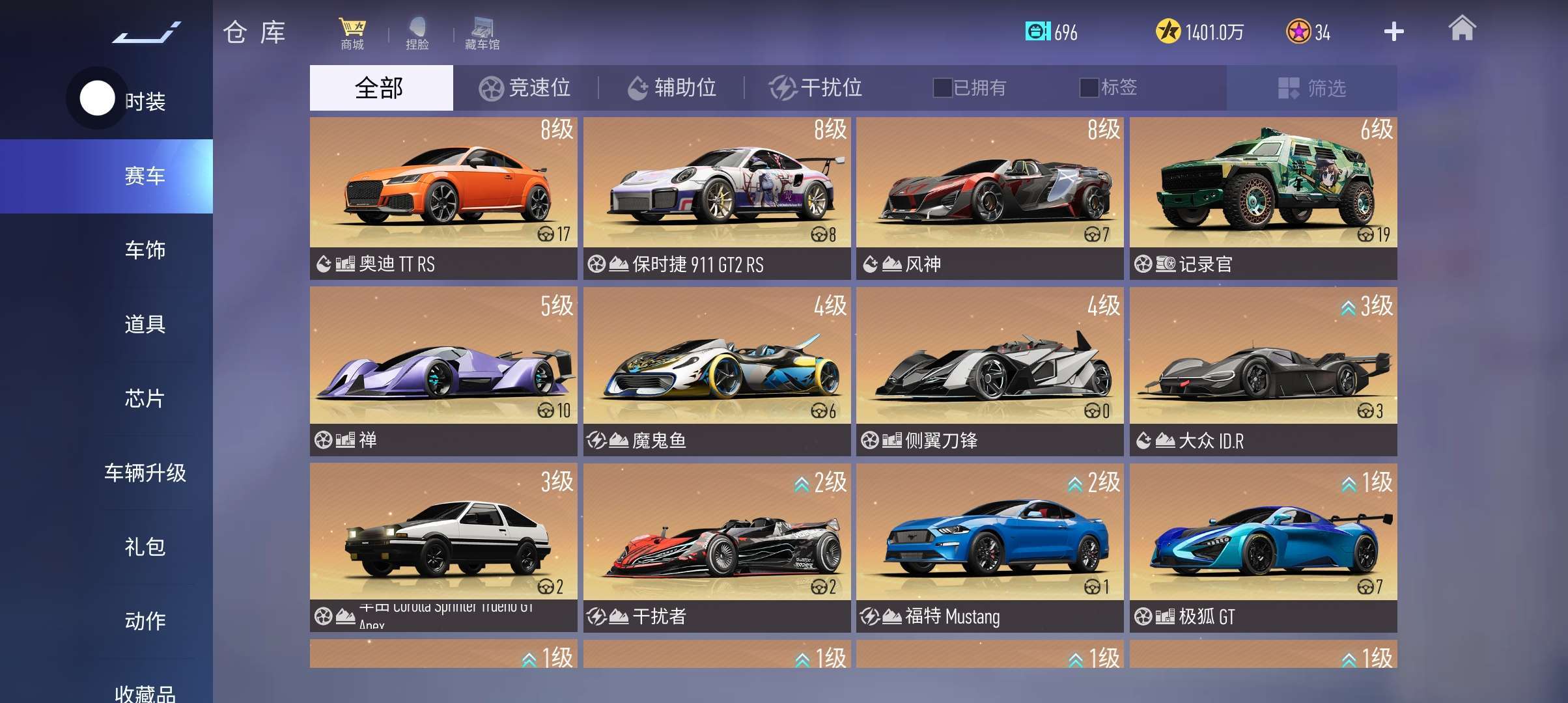Go to the 芯片 chips section

click(x=145, y=398)
